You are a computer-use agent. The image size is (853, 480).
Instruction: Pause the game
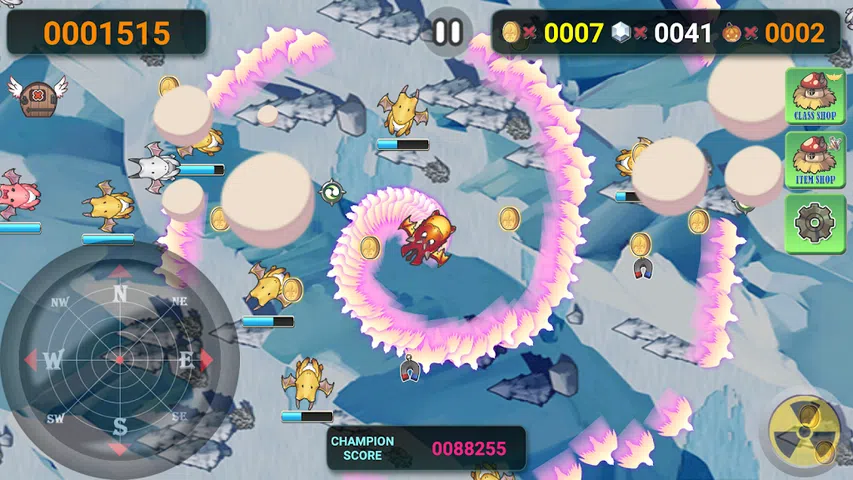tap(448, 32)
